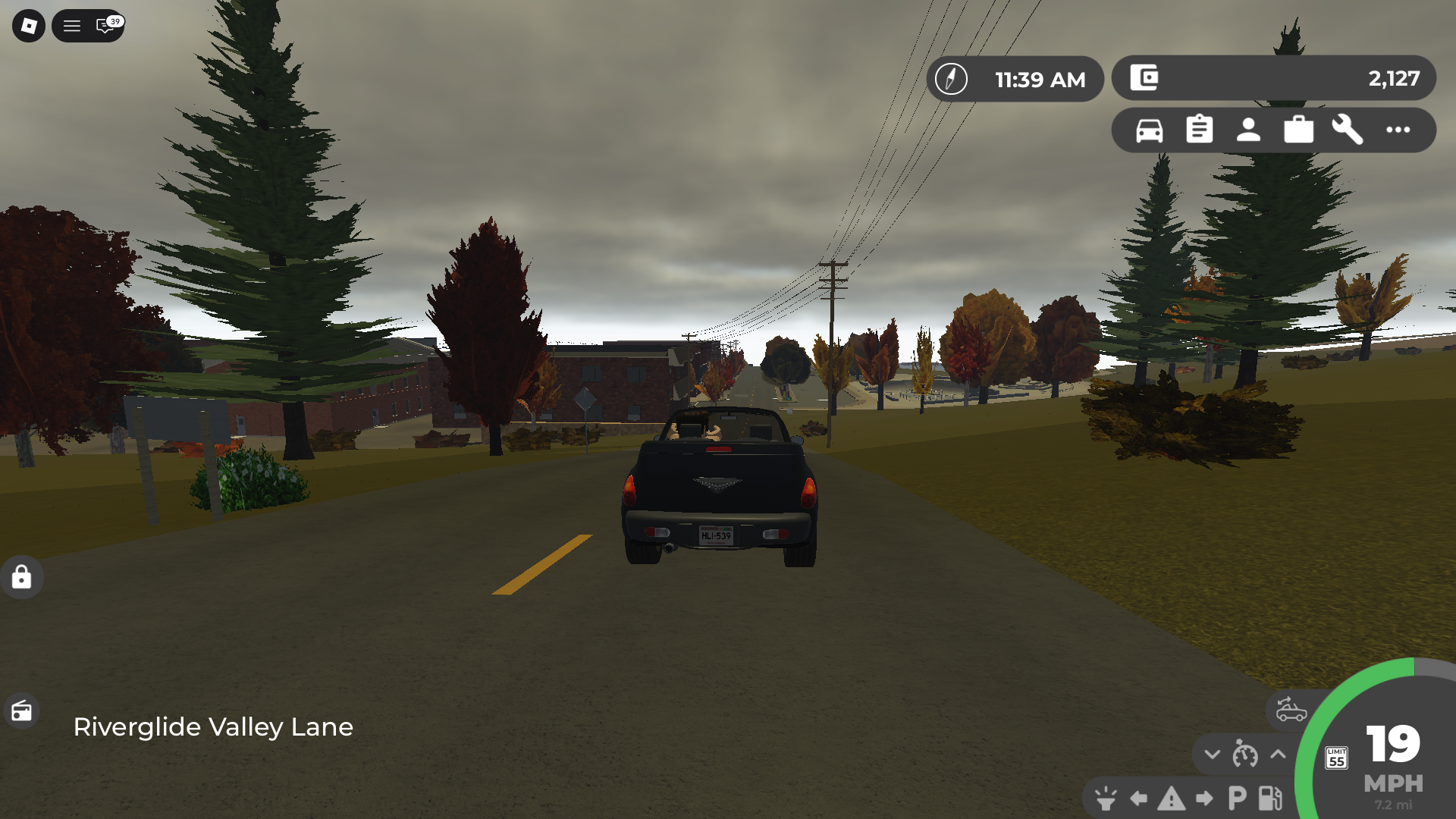Open the vehicle/dealership menu icon
1456x819 pixels.
click(1150, 130)
